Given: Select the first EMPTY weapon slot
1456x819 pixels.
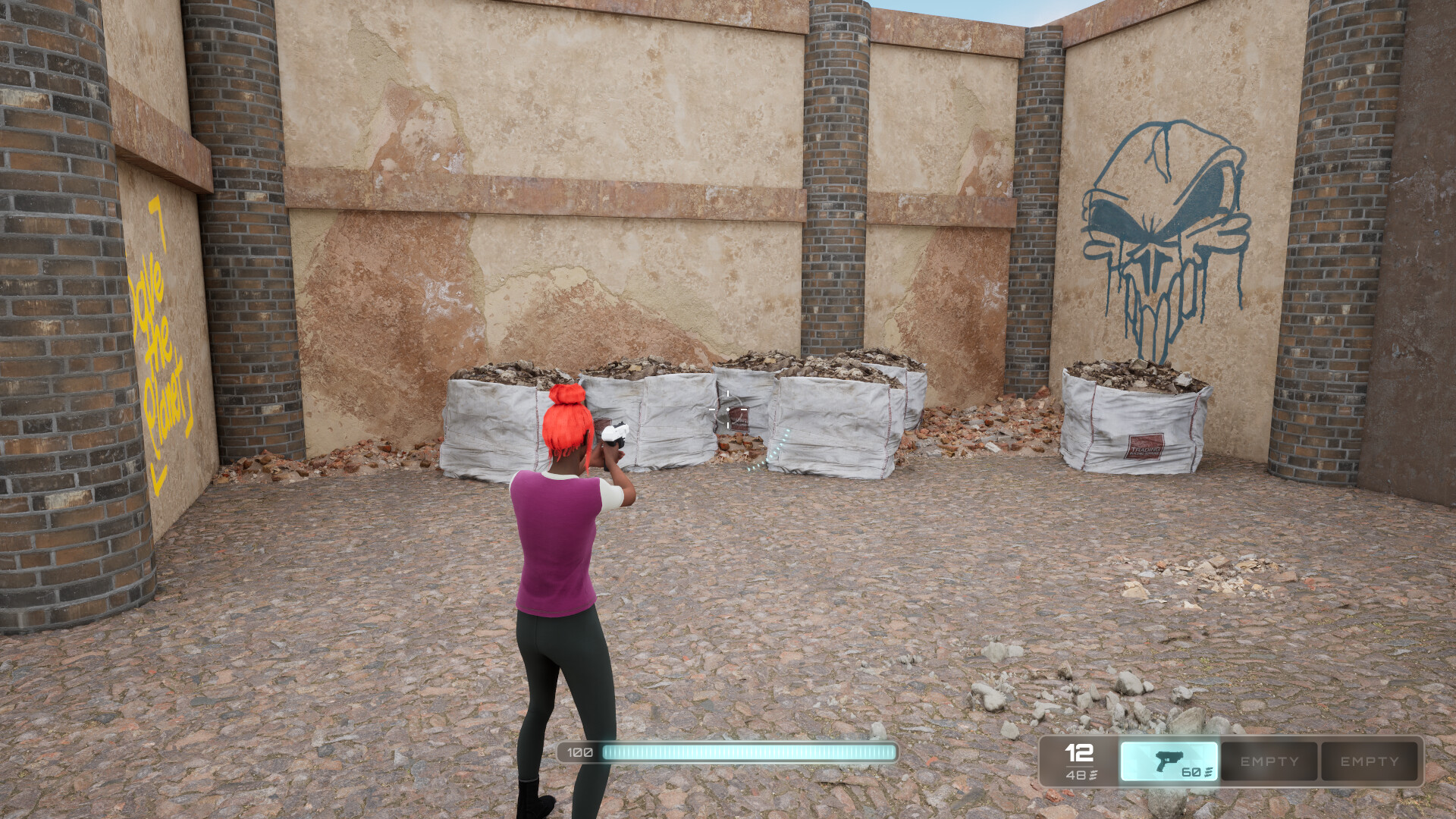Looking at the screenshot, I should tap(1268, 762).
